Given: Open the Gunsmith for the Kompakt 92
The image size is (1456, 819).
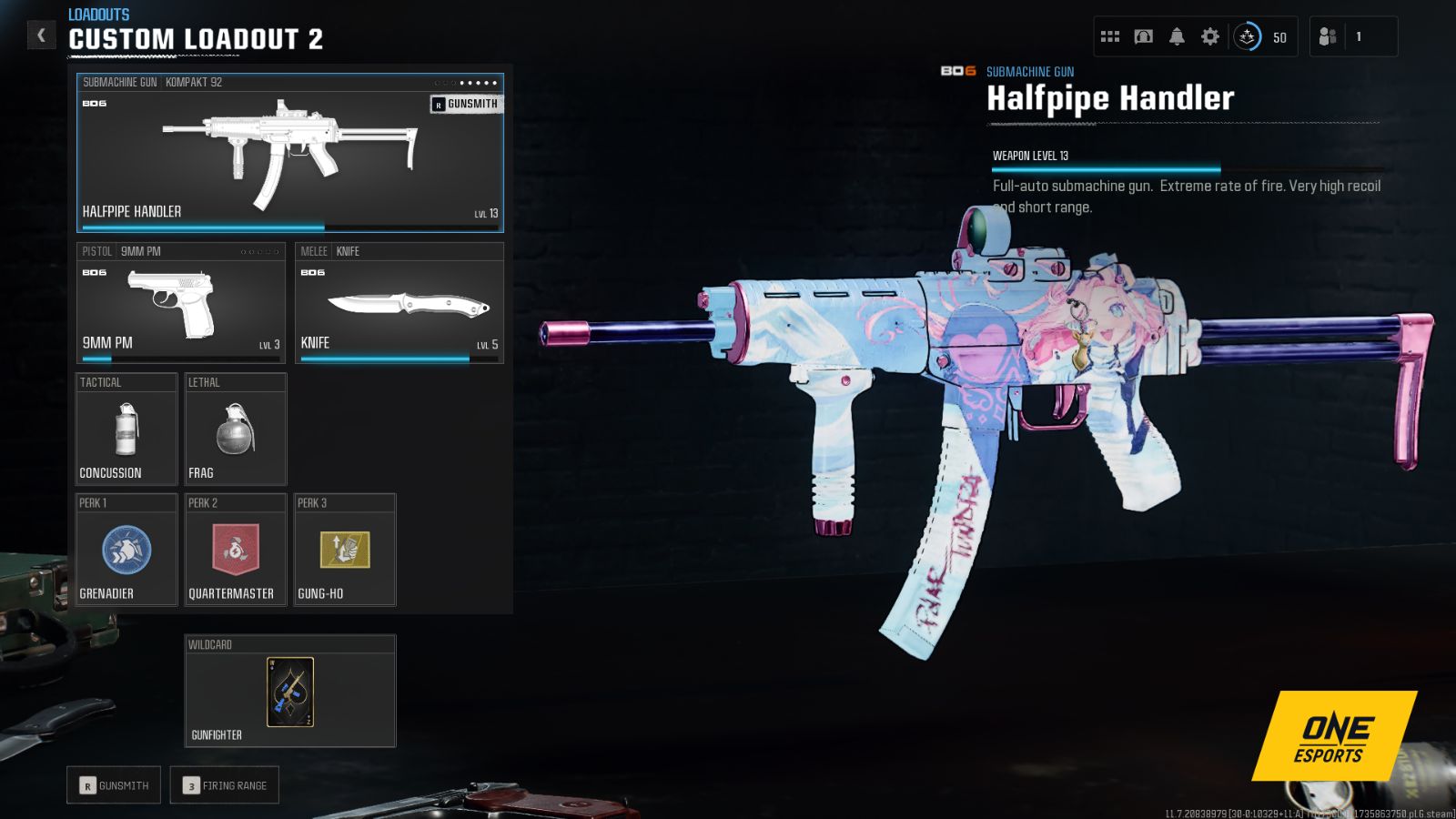Looking at the screenshot, I should click(x=464, y=104).
